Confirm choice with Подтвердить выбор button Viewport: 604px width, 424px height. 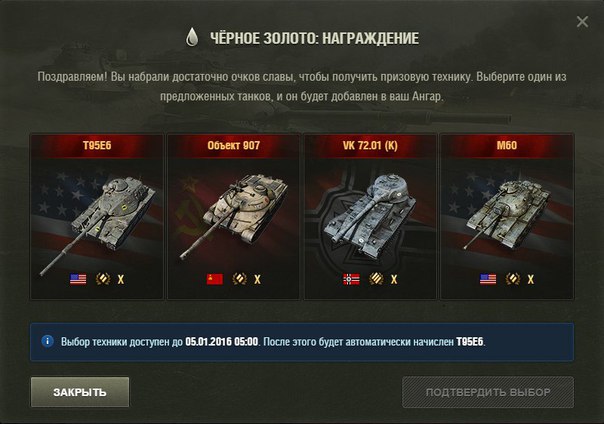(x=488, y=391)
